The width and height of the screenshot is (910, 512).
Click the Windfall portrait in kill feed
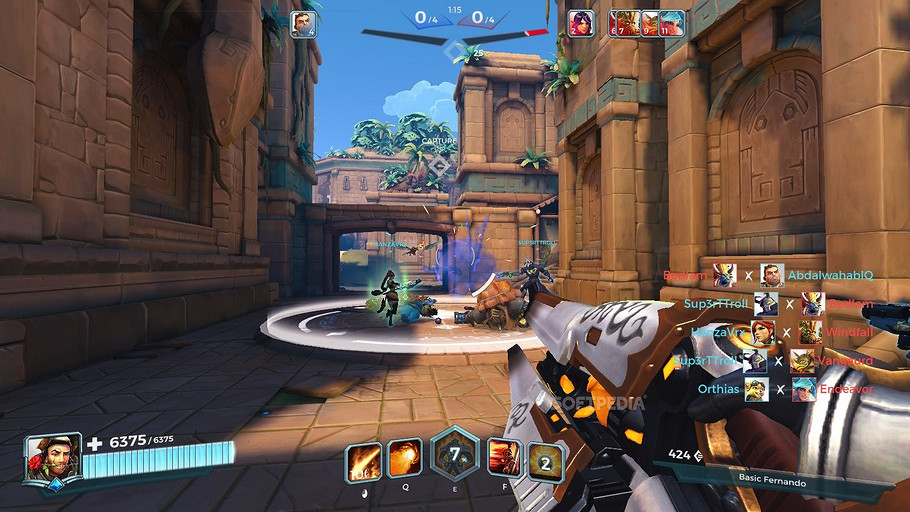810,332
